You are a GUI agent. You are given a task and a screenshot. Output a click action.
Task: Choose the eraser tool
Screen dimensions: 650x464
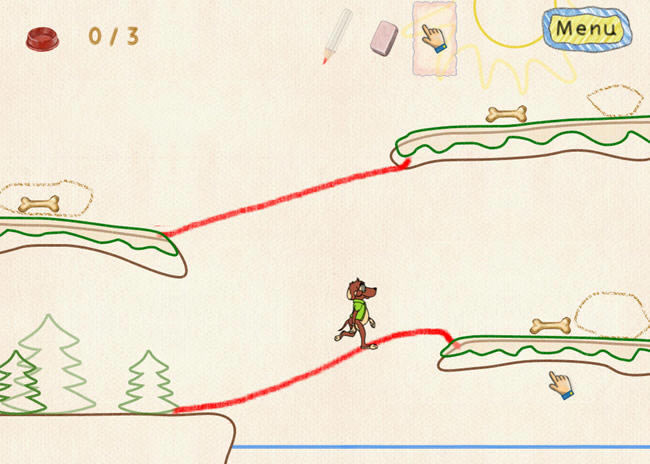pyautogui.click(x=384, y=38)
